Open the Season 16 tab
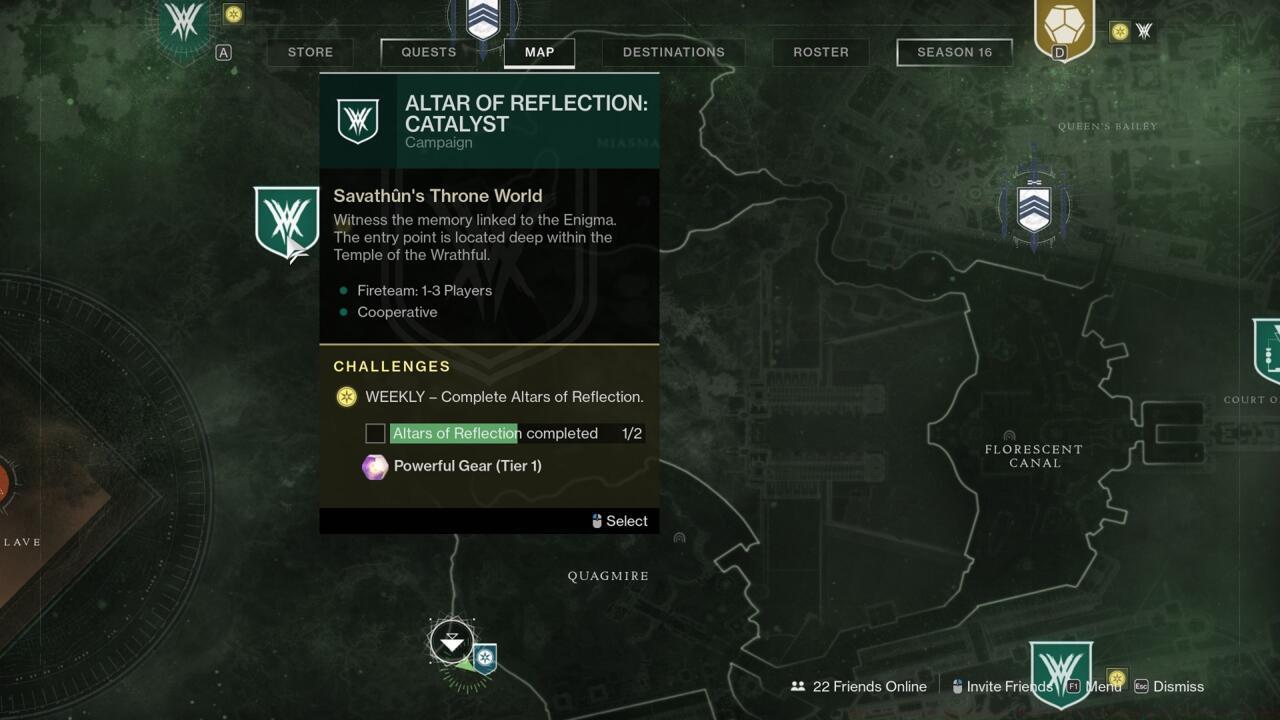 pyautogui.click(x=954, y=52)
